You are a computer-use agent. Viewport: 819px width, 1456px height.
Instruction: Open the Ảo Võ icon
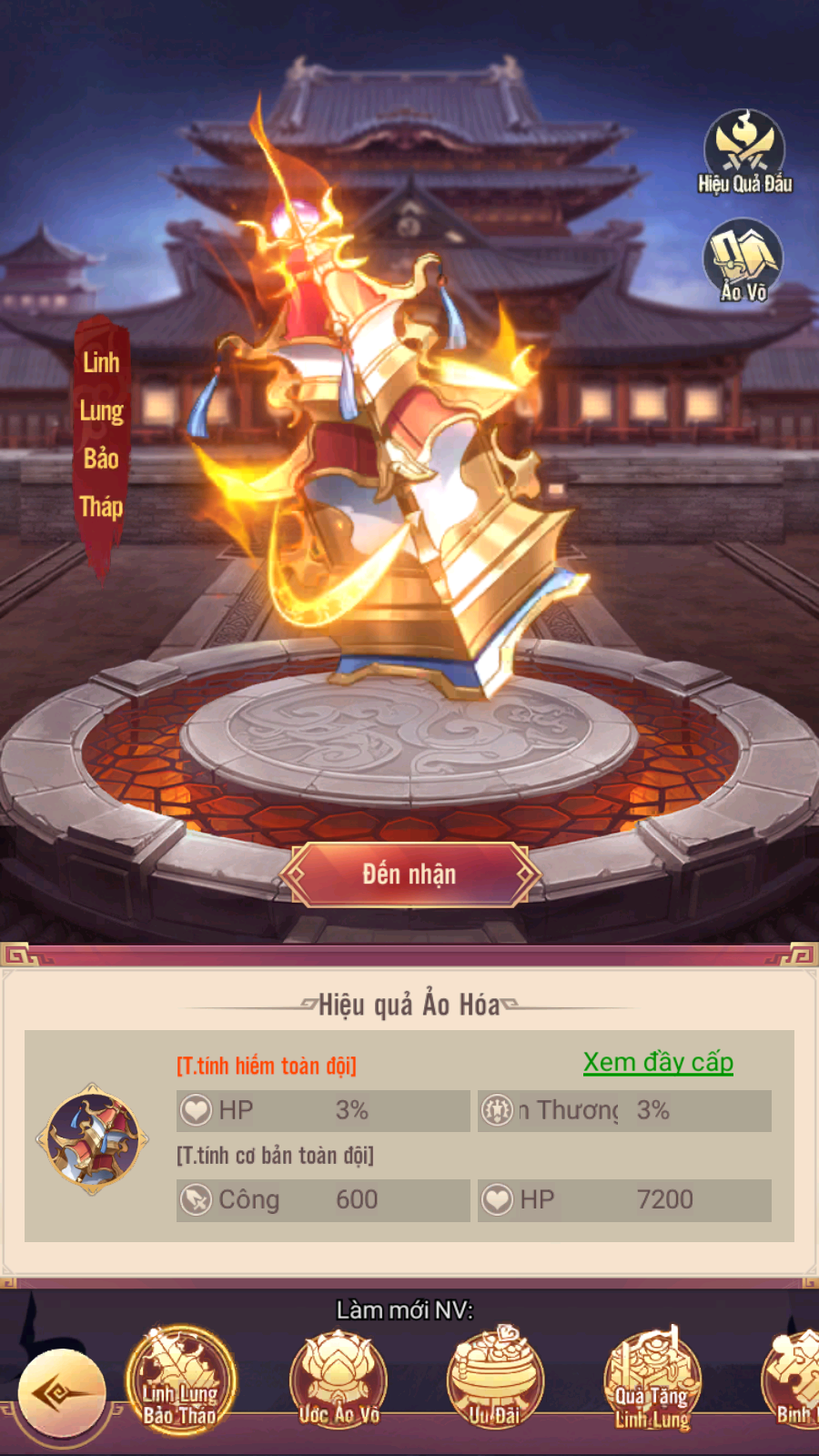[743, 261]
